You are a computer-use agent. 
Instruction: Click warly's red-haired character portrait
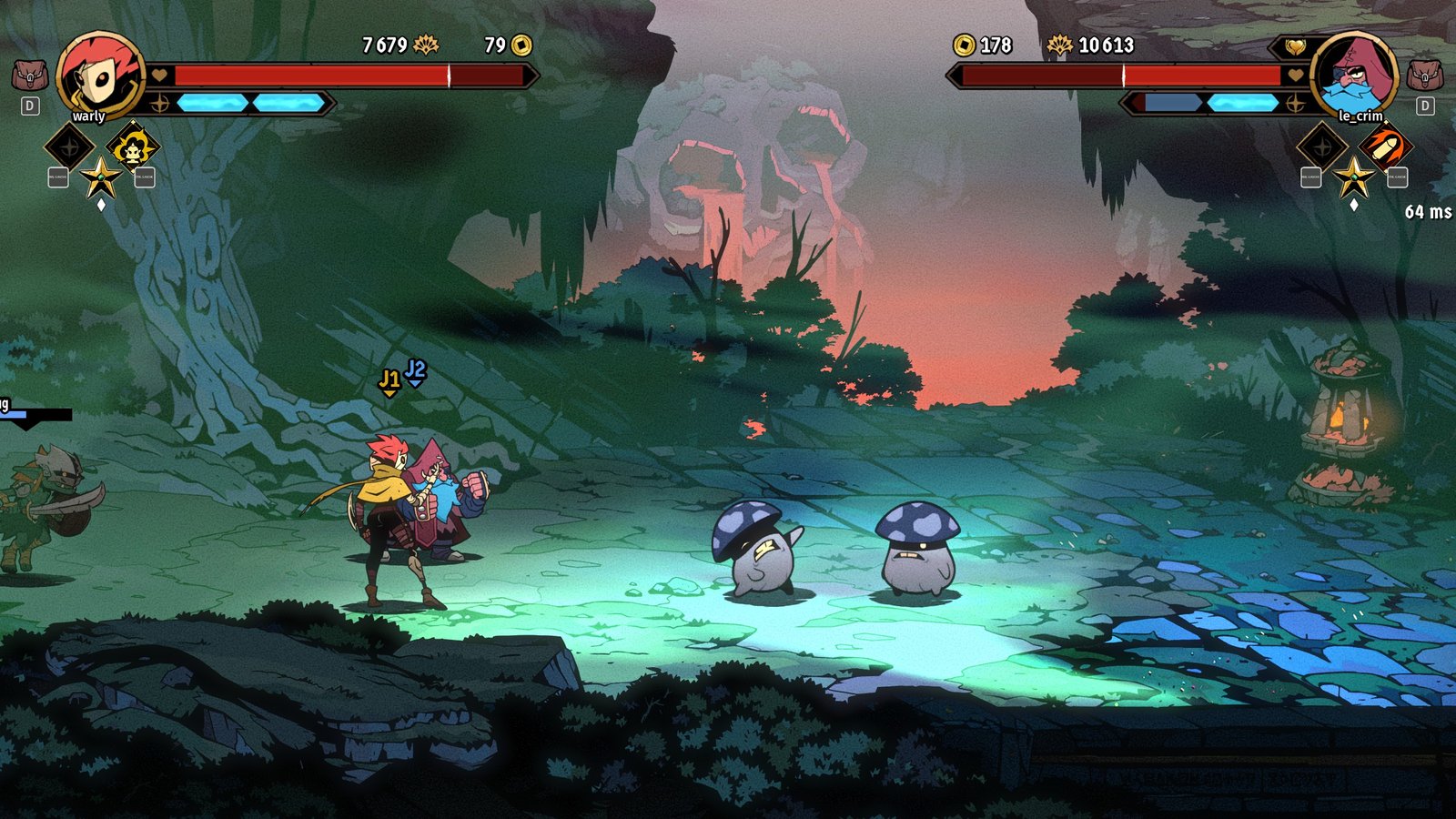click(100, 76)
